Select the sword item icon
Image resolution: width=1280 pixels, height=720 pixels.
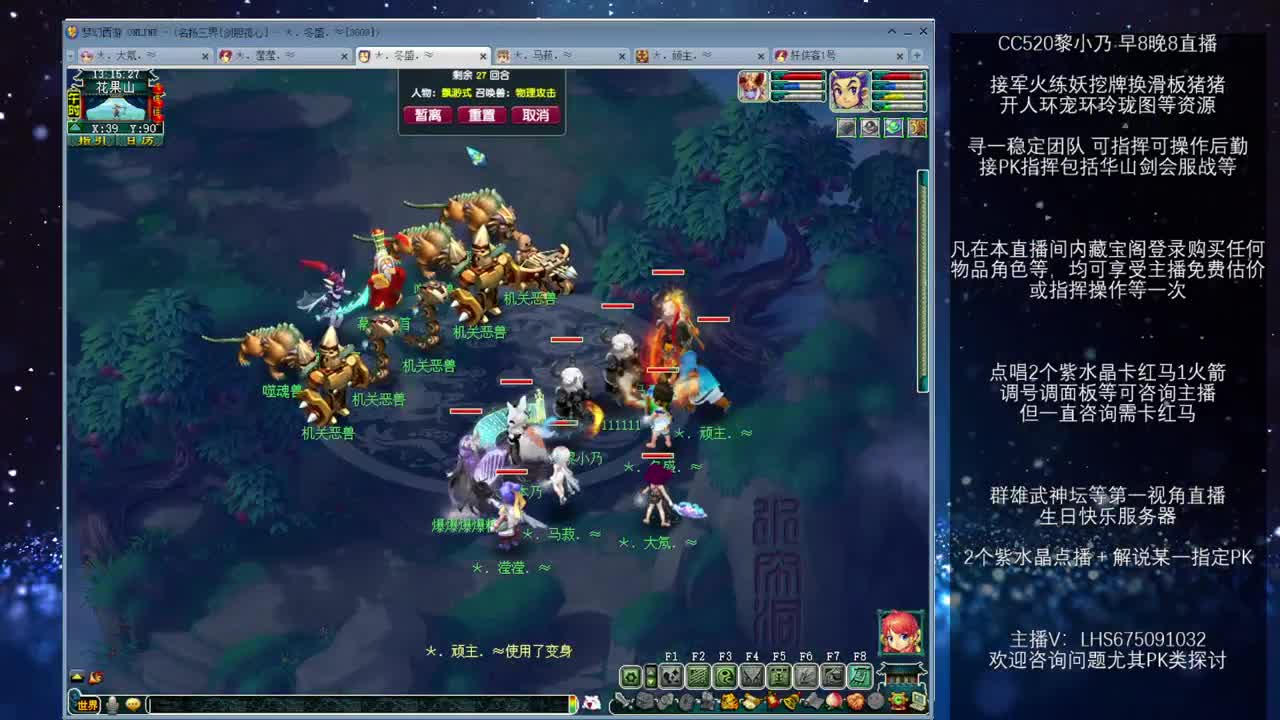624,700
